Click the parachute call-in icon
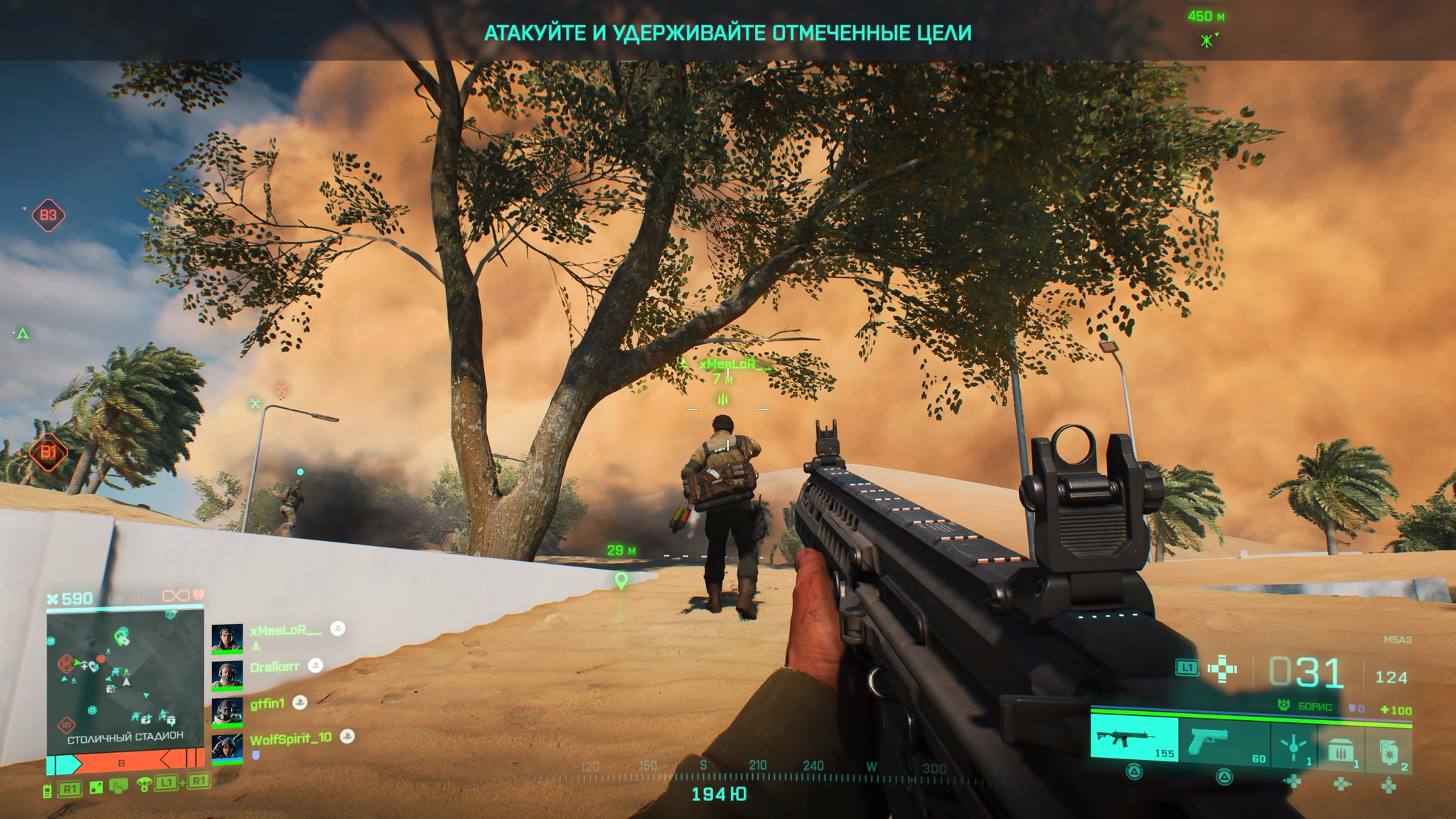The width and height of the screenshot is (1456, 819). [x=144, y=786]
